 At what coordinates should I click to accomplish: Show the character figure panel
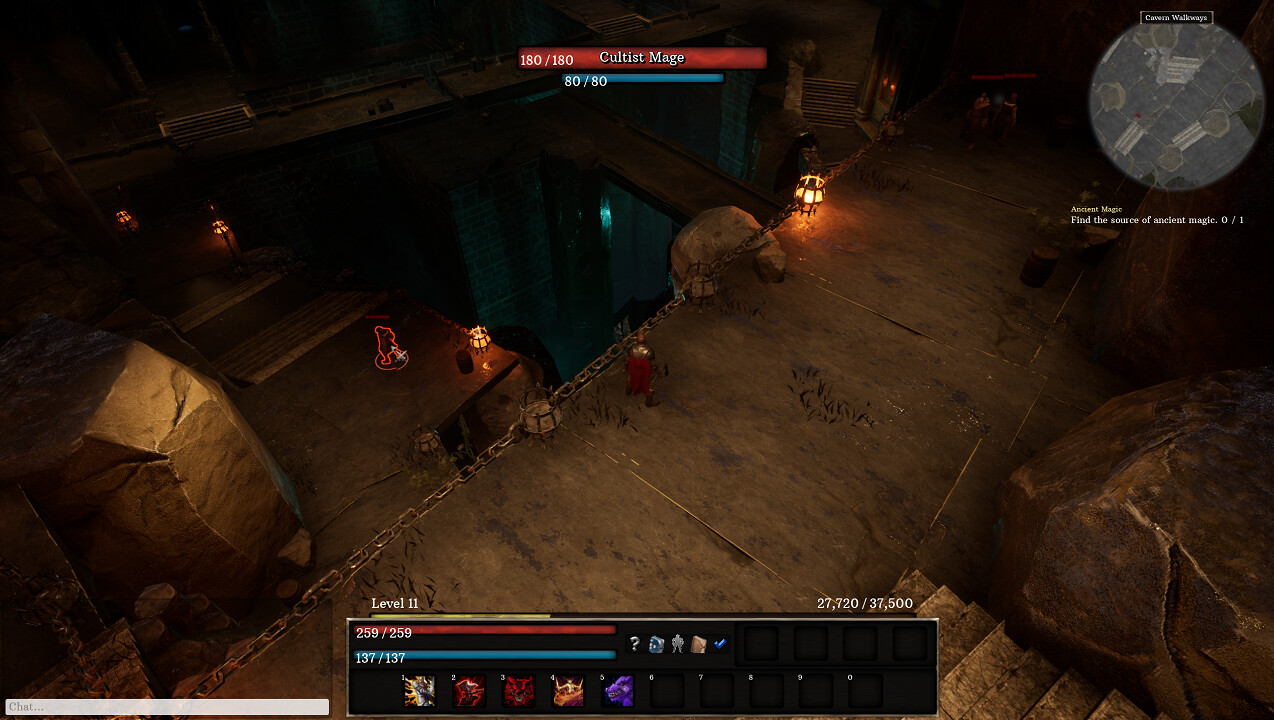(x=677, y=644)
